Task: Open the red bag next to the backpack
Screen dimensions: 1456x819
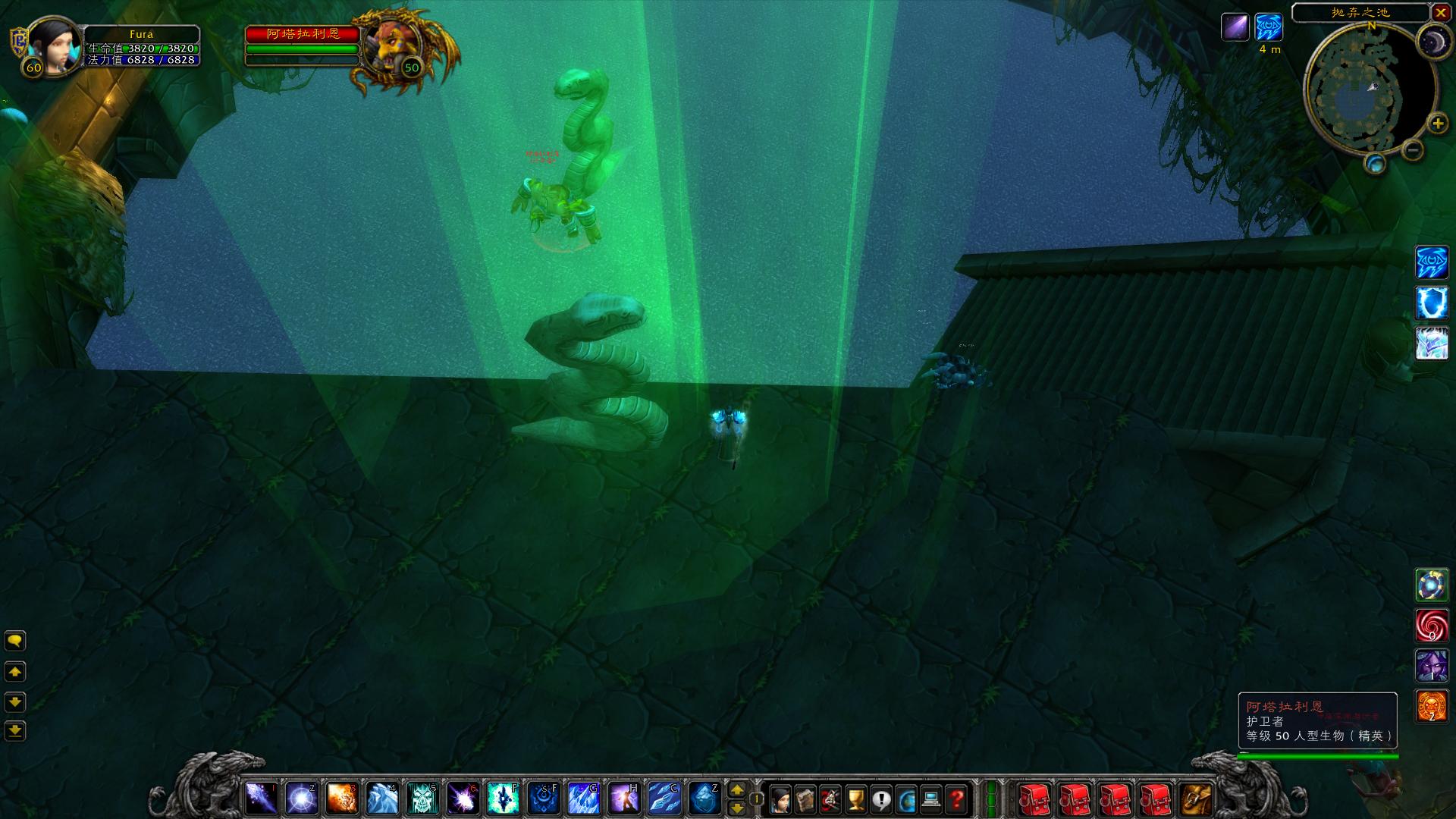Action: (x=1156, y=799)
